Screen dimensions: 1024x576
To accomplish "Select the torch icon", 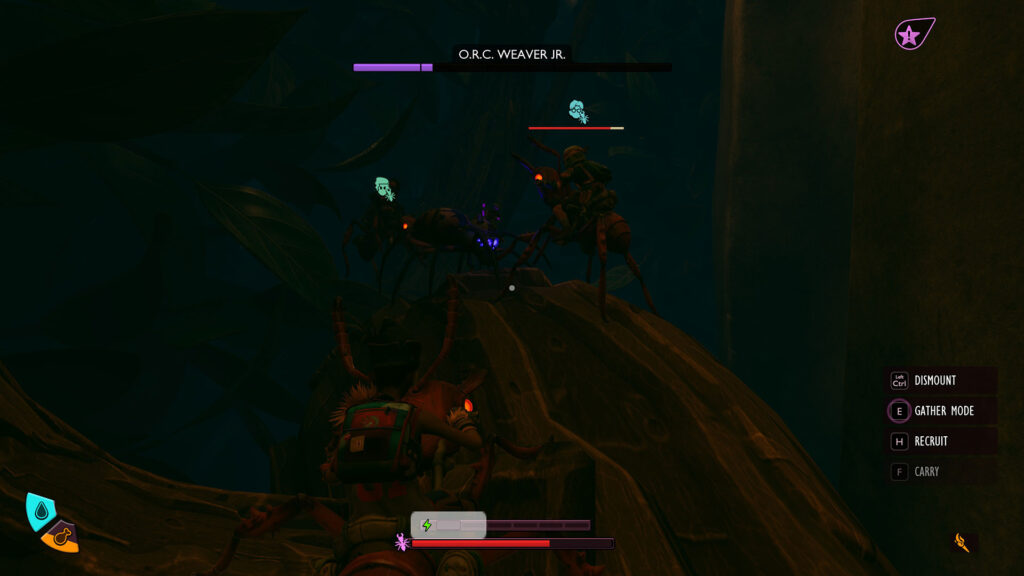I will (x=962, y=542).
